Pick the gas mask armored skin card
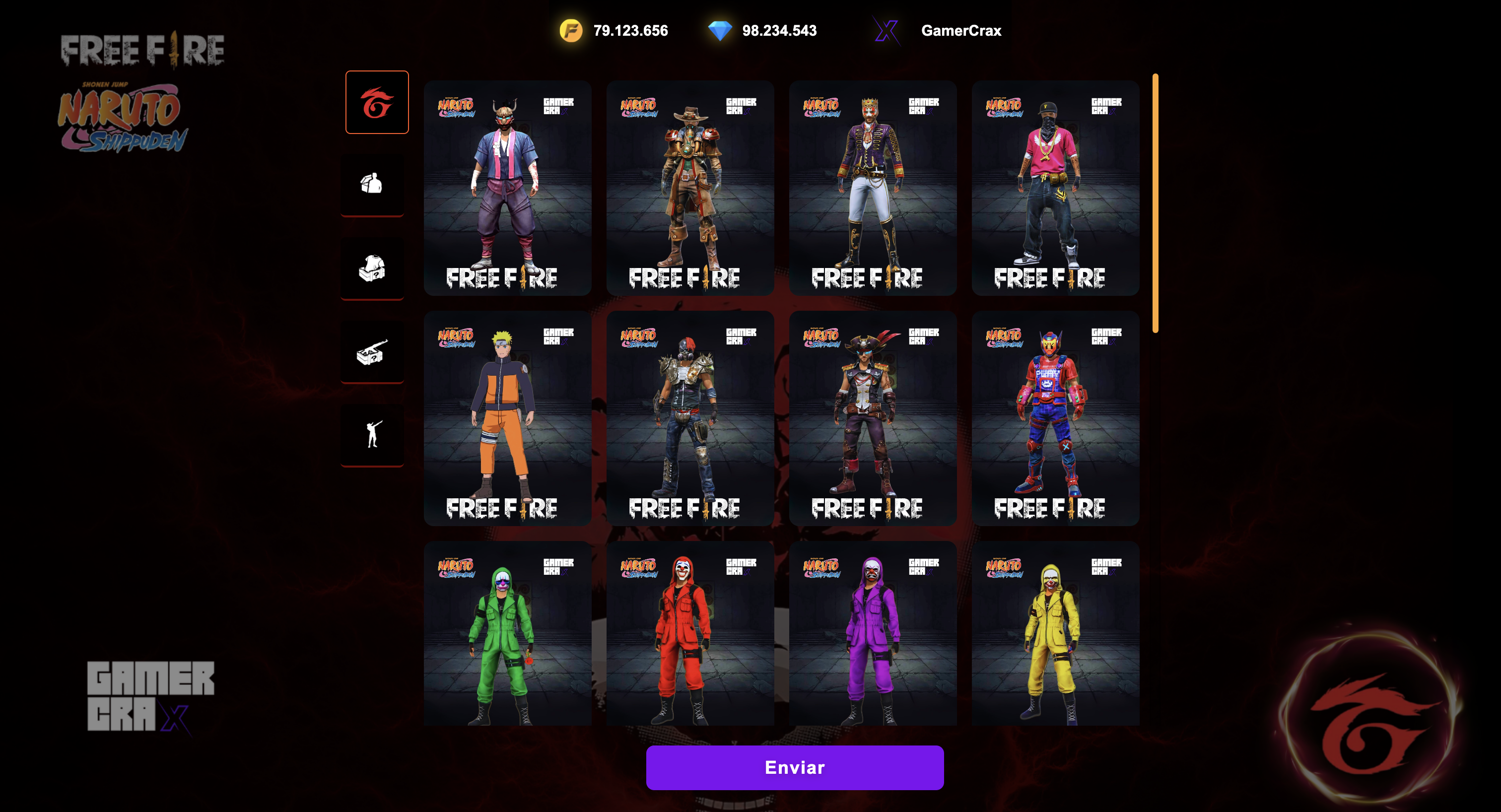 point(690,417)
